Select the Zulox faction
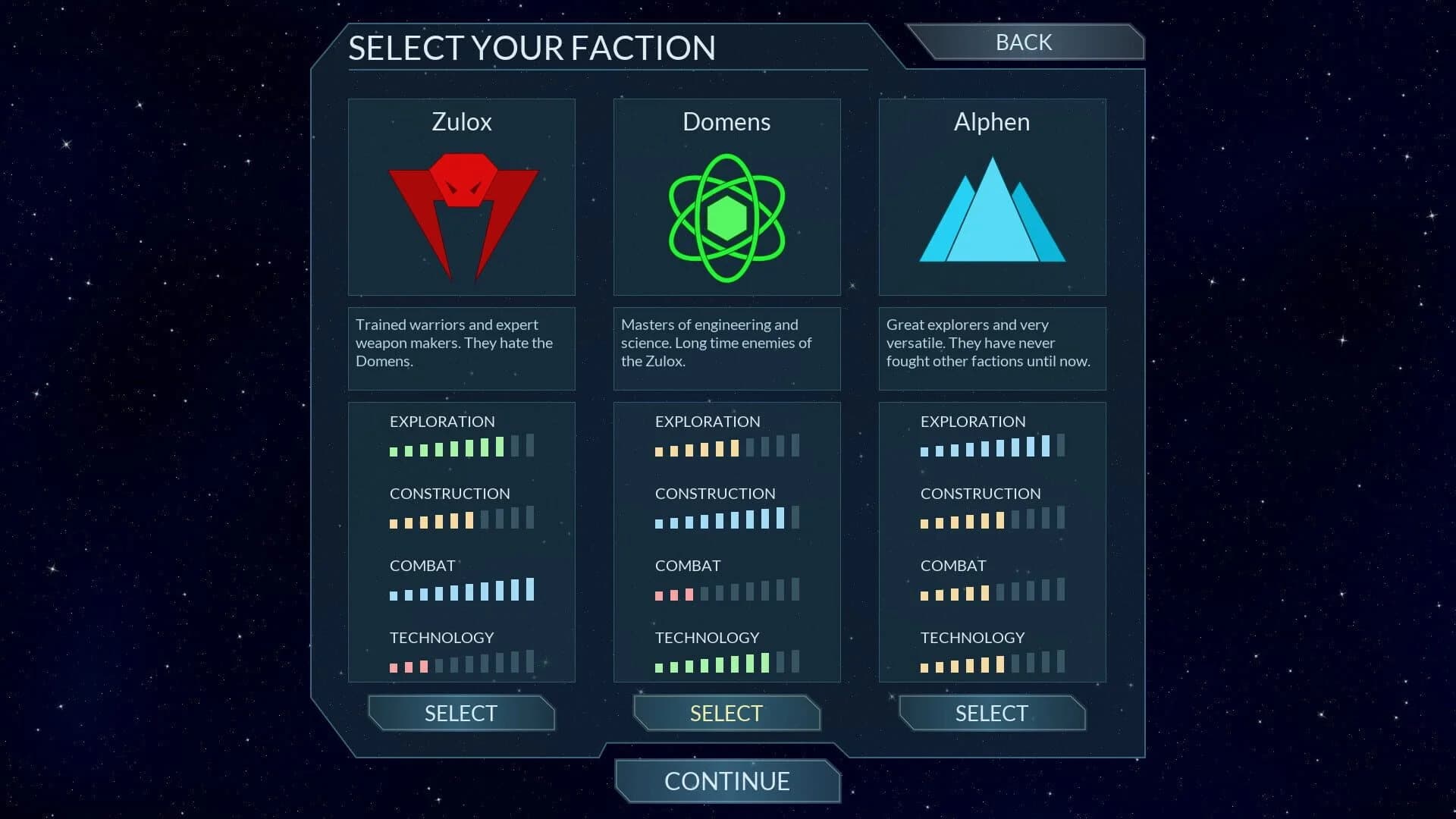This screenshot has height=819, width=1456. [x=461, y=713]
